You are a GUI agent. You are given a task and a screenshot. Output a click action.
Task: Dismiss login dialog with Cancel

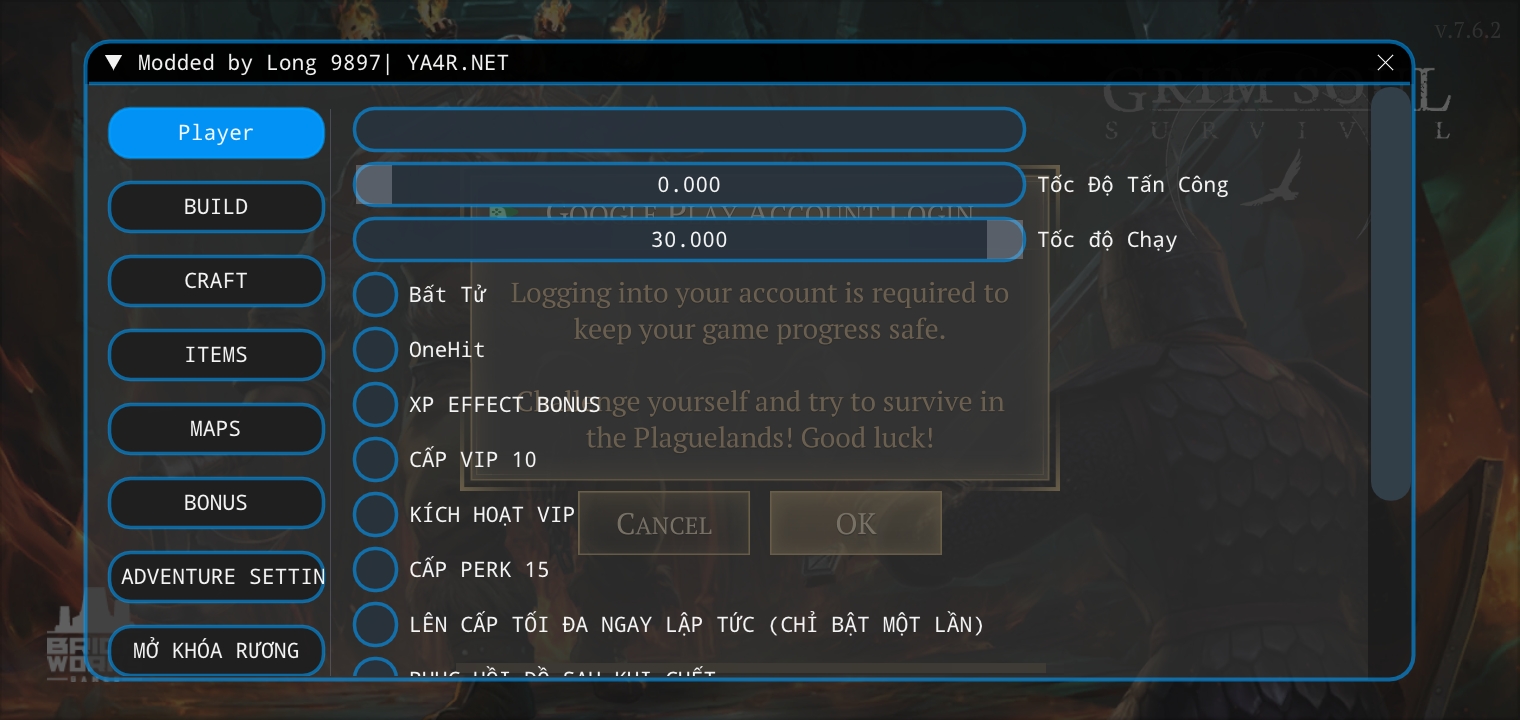(663, 523)
